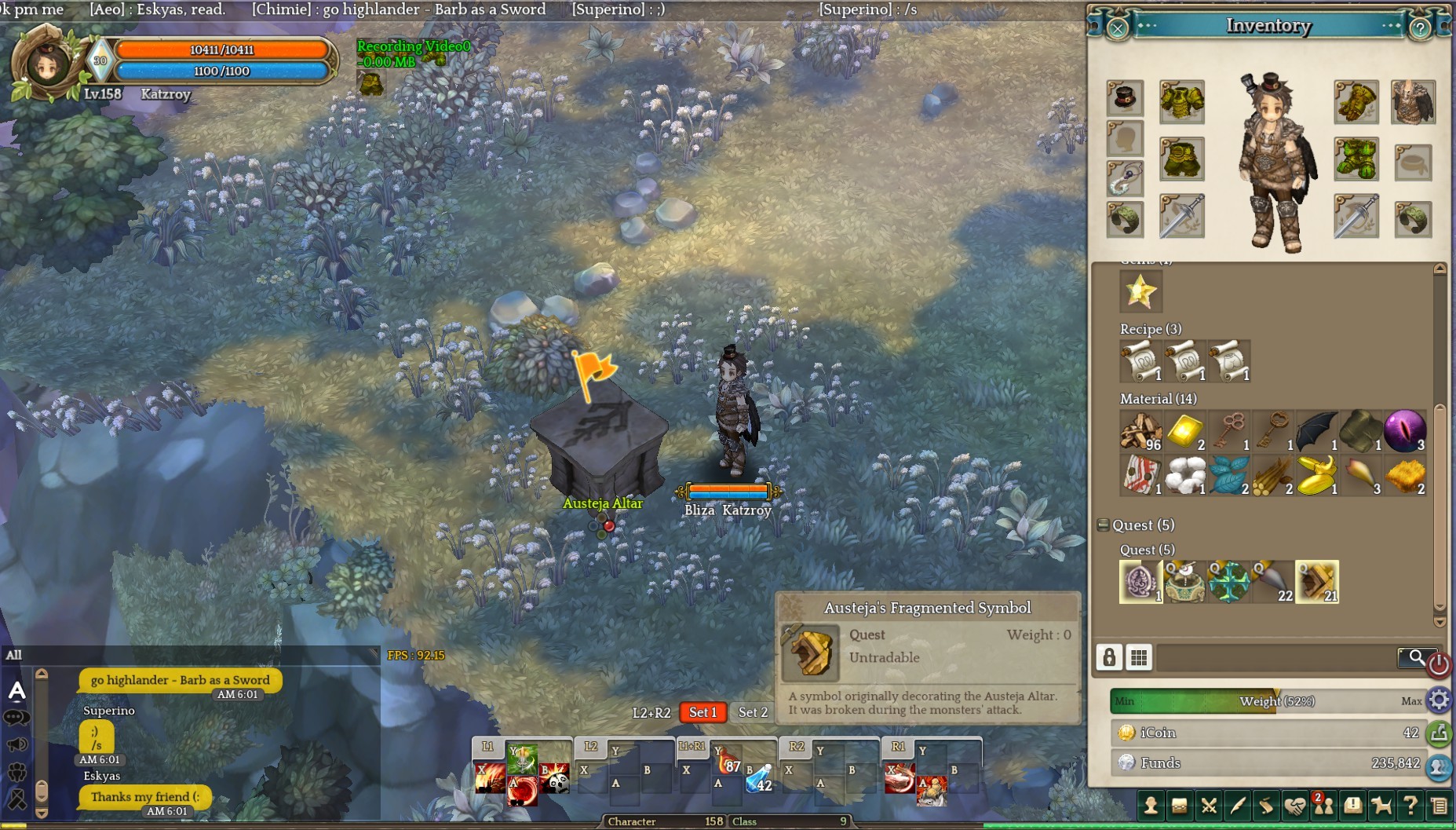Select the fish hook necklace slot

1125,179
